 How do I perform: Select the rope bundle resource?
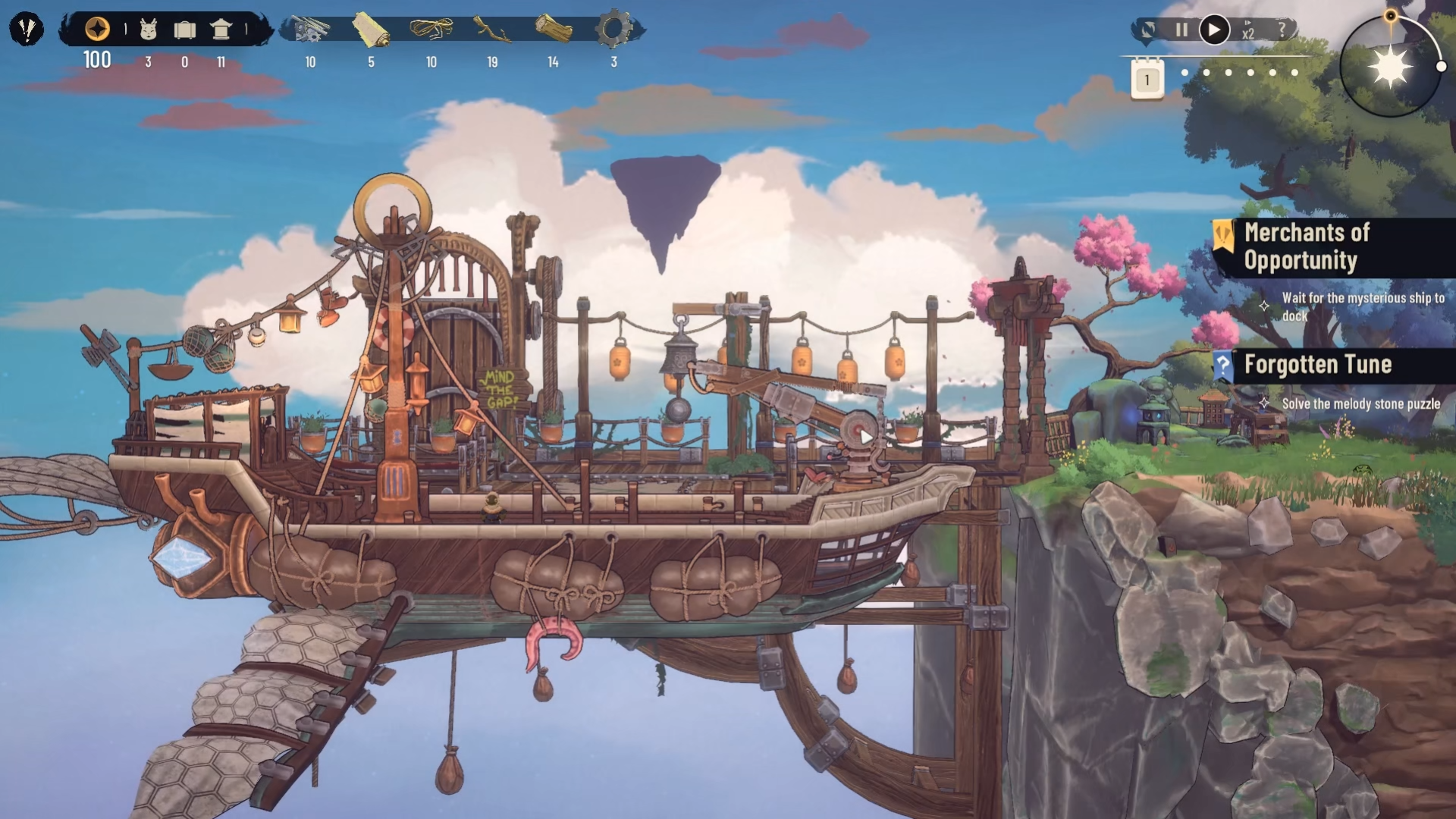431,30
